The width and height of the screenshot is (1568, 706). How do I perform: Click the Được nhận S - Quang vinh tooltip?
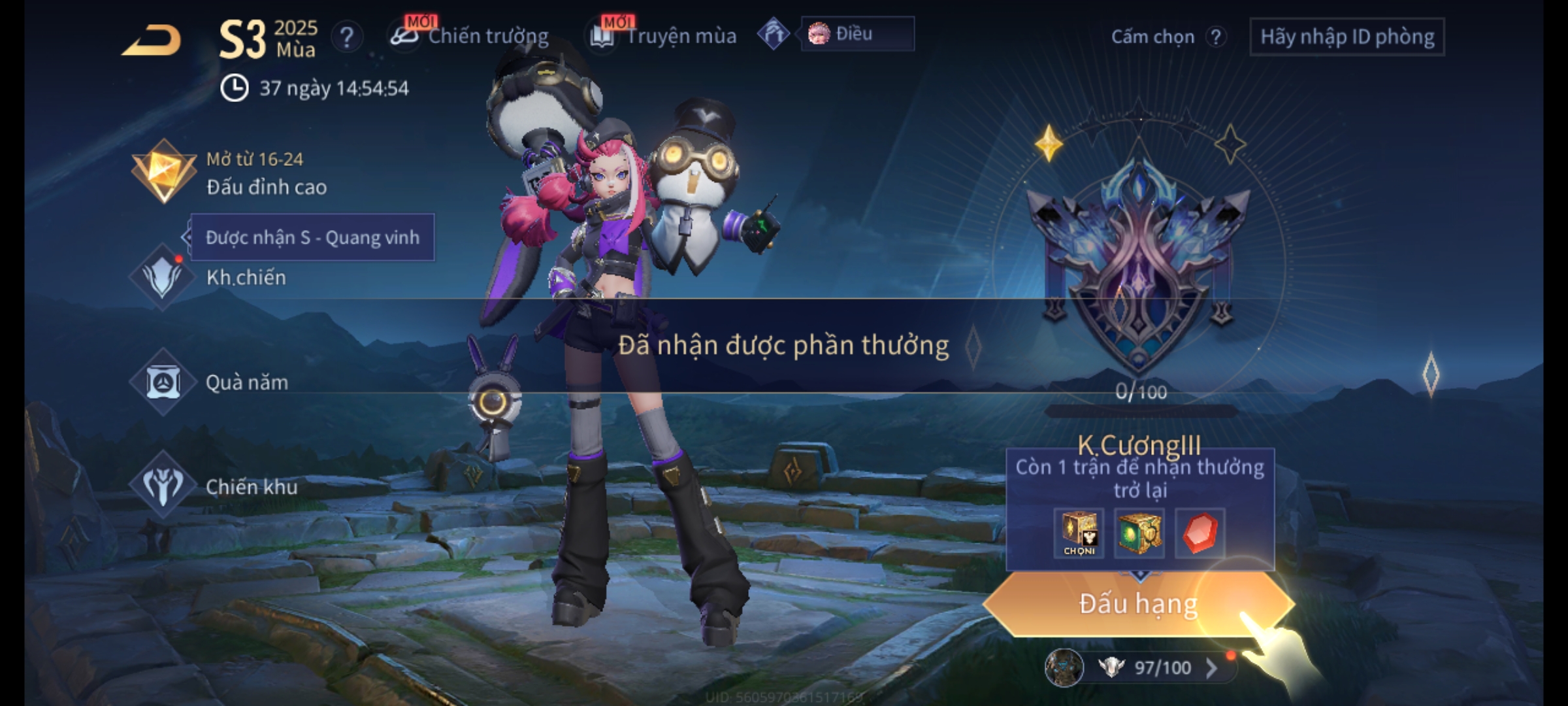(x=312, y=237)
